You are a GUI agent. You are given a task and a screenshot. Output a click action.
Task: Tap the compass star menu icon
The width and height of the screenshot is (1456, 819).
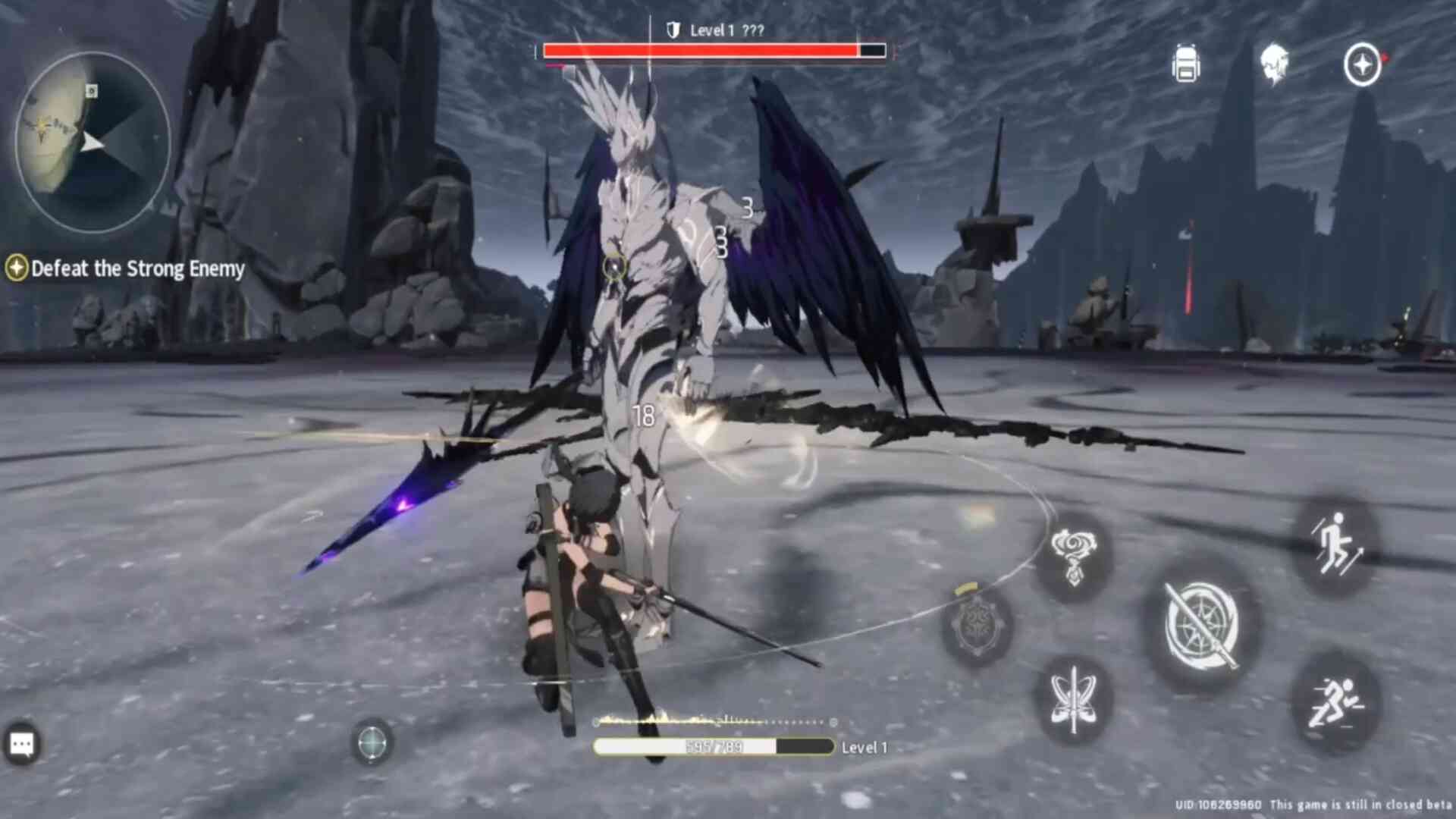[x=1362, y=64]
